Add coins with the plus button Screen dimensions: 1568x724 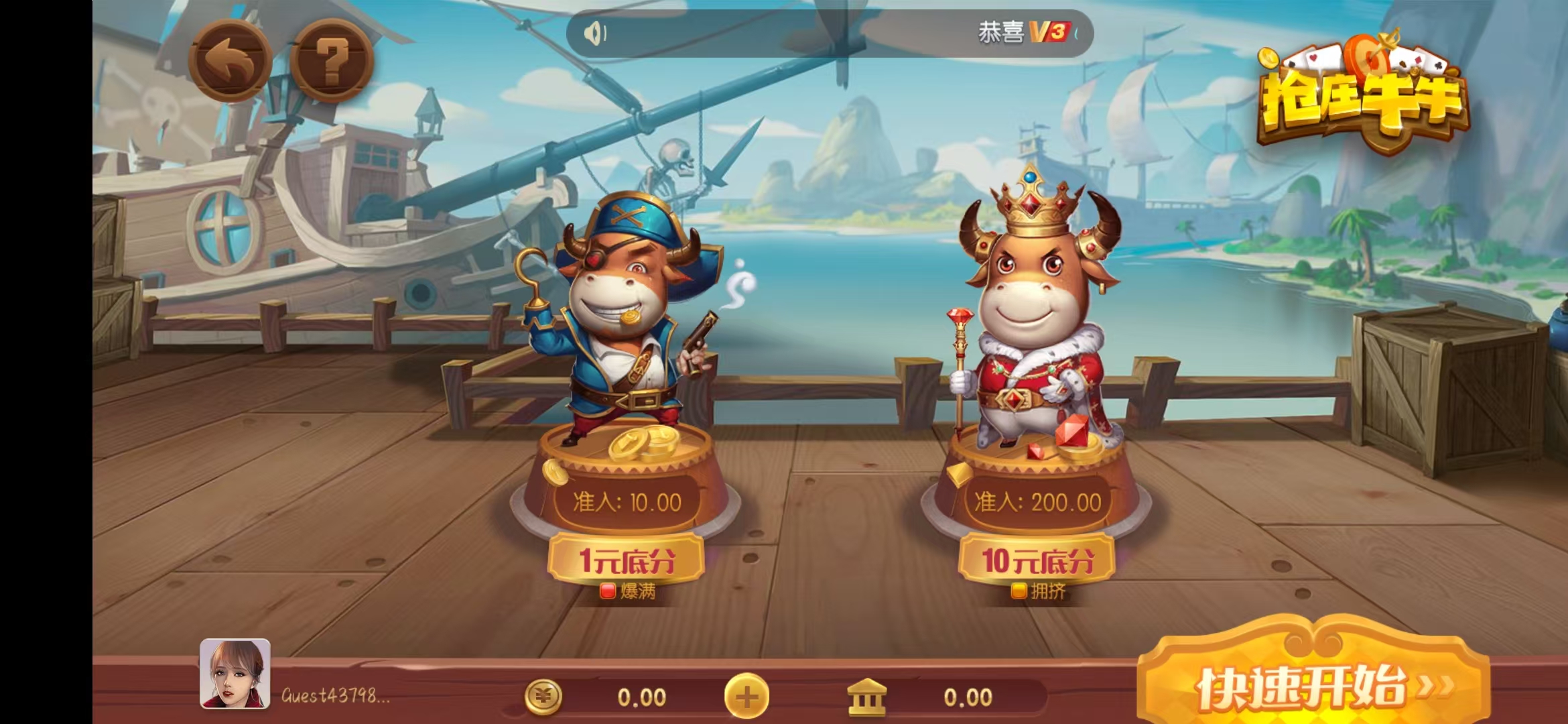[746, 697]
